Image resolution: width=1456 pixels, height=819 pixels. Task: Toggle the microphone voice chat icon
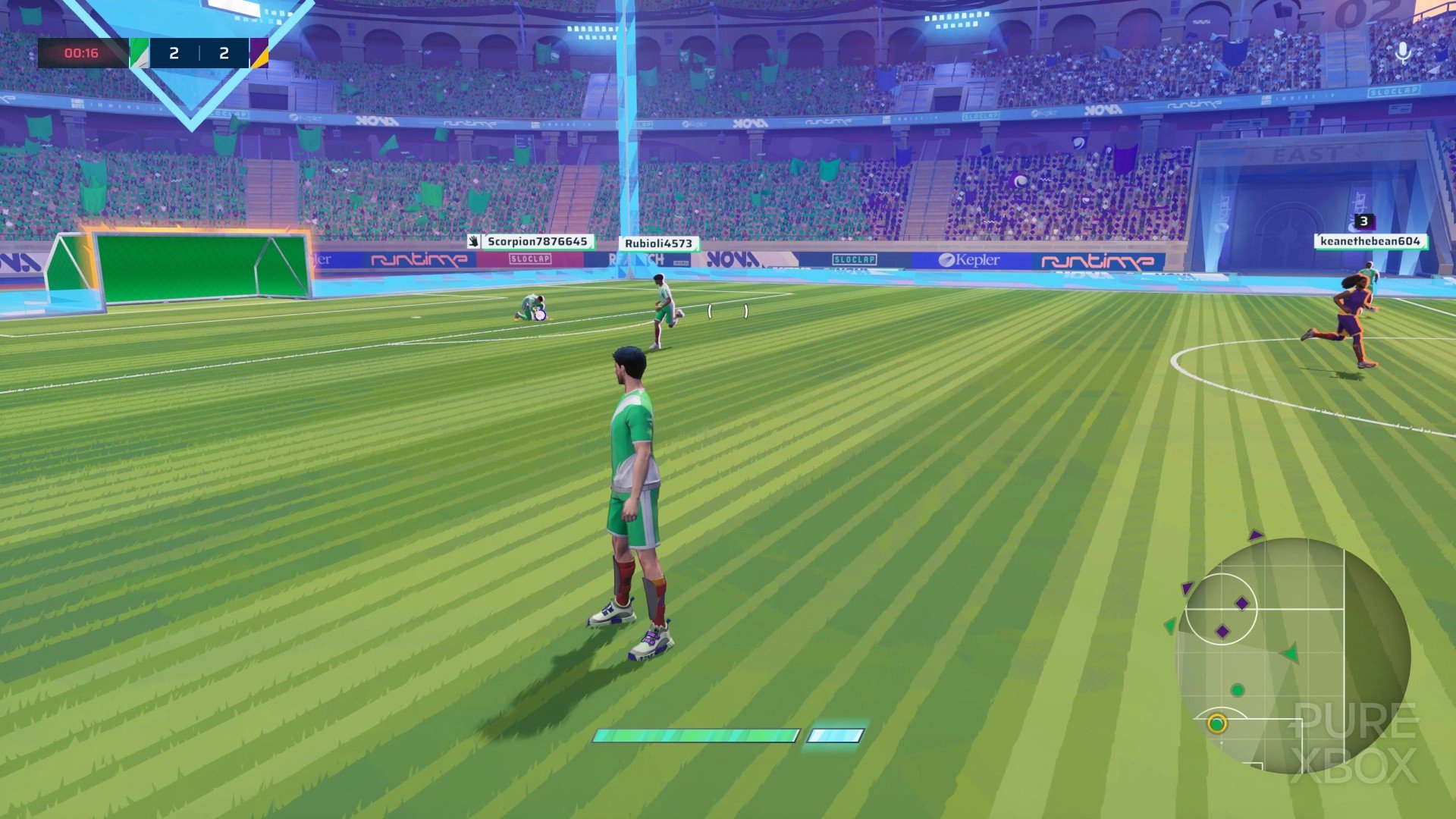click(x=1403, y=53)
